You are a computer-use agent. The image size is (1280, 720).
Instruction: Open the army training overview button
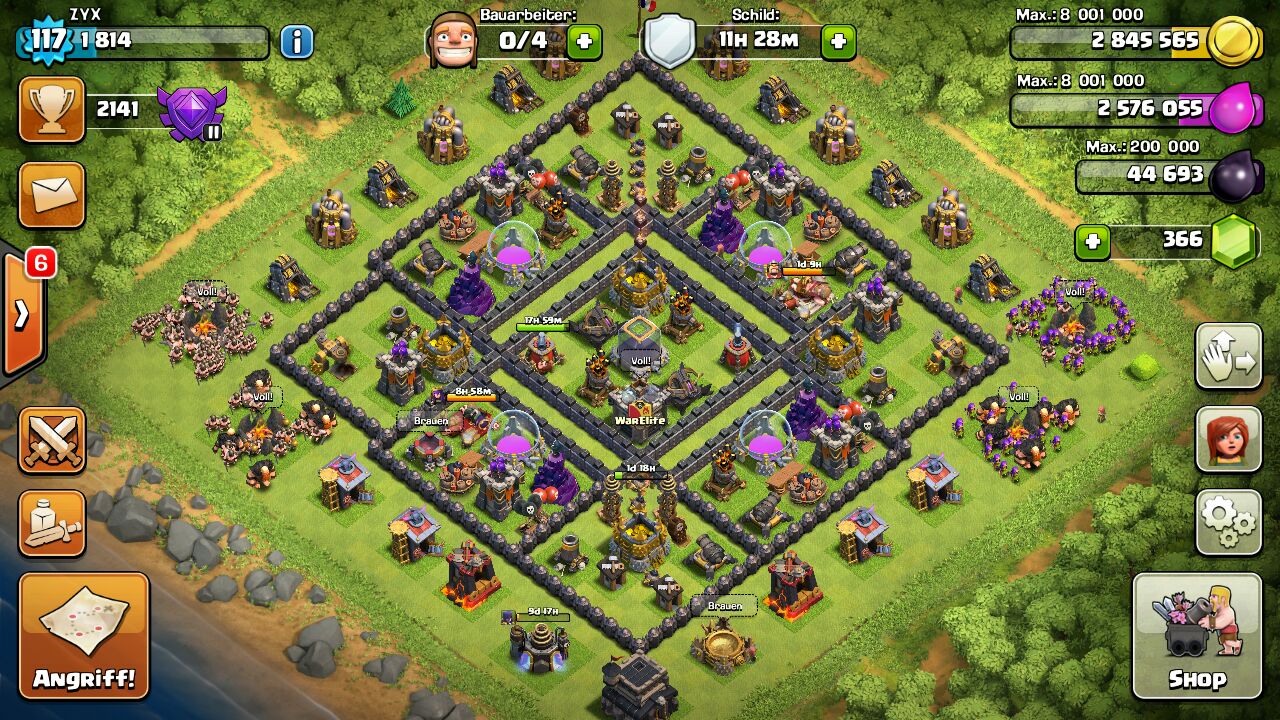52,523
